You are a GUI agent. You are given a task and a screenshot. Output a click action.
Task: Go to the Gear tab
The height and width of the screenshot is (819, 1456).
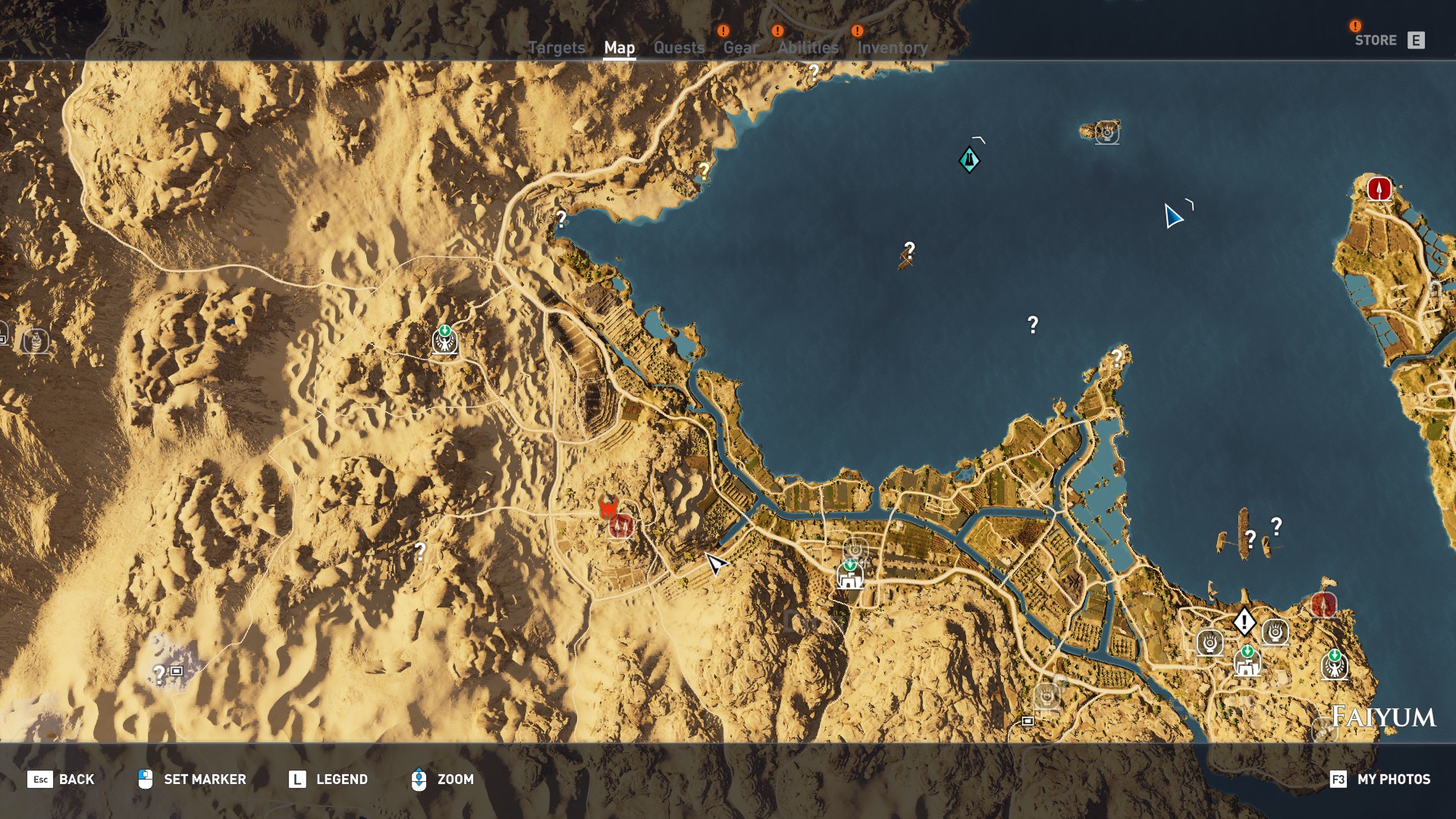(x=740, y=48)
